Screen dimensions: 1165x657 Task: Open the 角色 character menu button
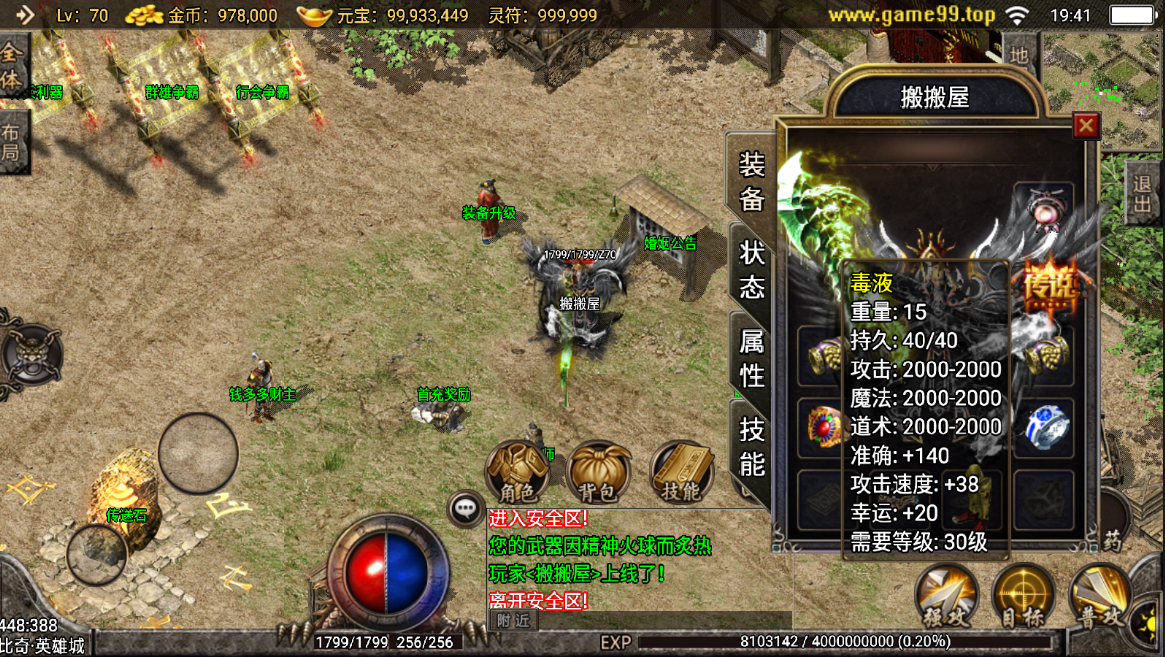pyautogui.click(x=518, y=472)
